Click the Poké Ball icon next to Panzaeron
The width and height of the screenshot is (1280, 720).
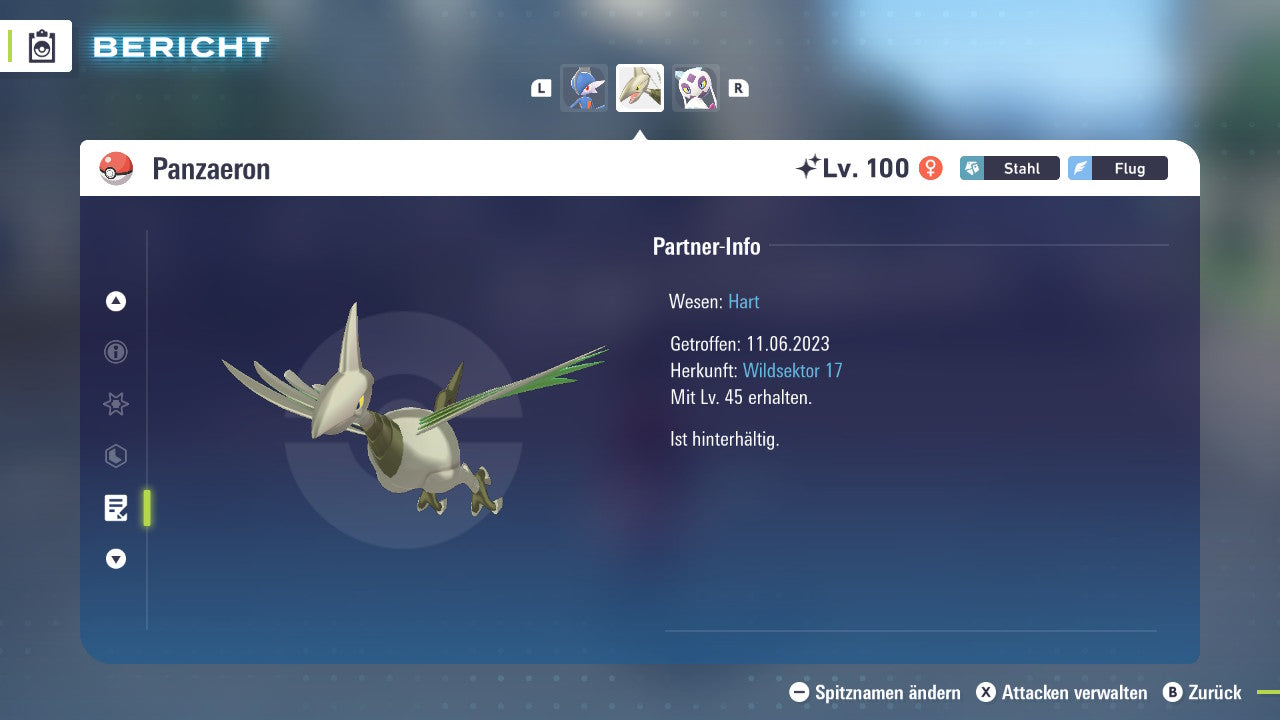pyautogui.click(x=116, y=168)
